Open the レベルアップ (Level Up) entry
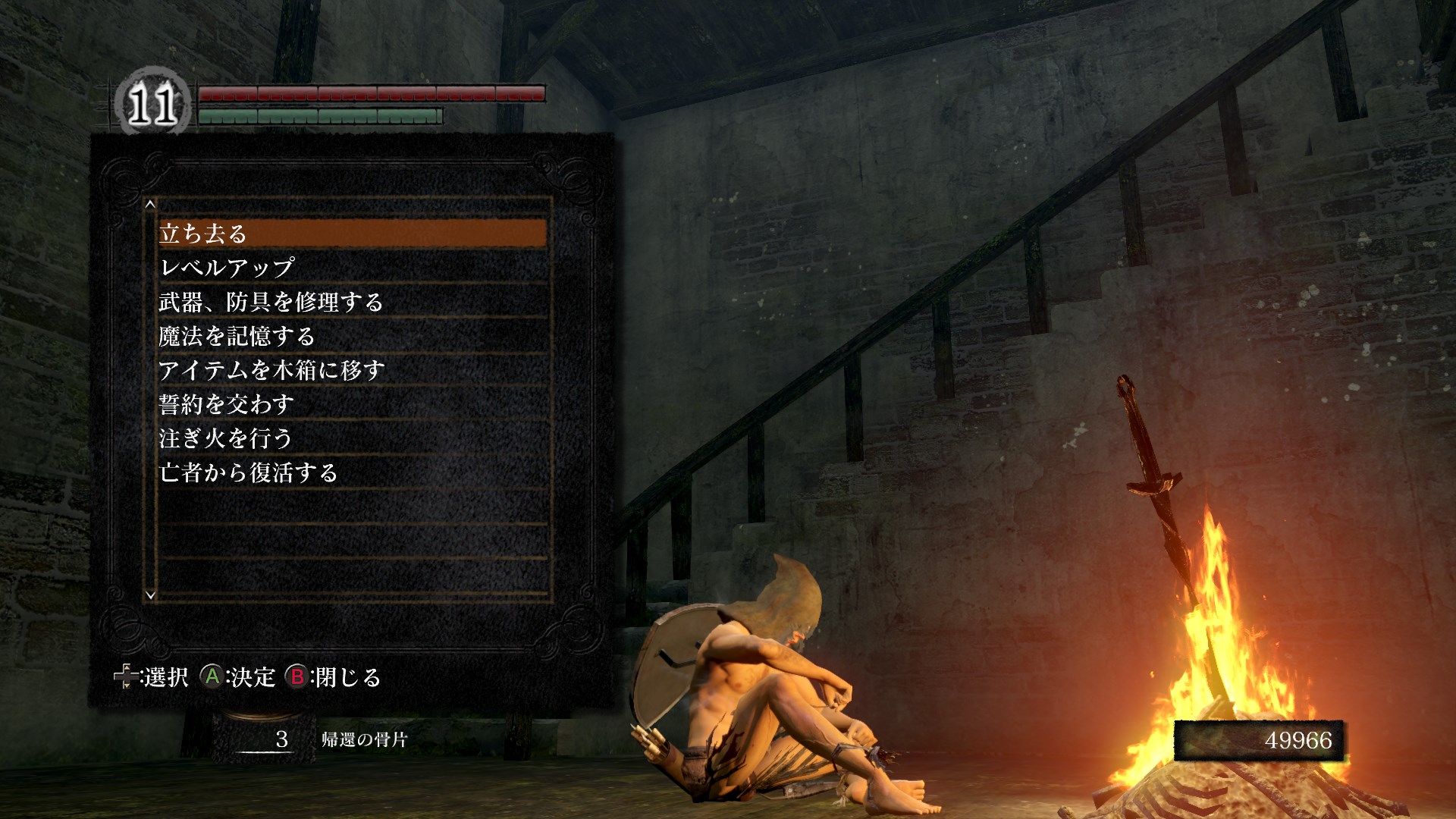The width and height of the screenshot is (1456, 819). [x=353, y=268]
